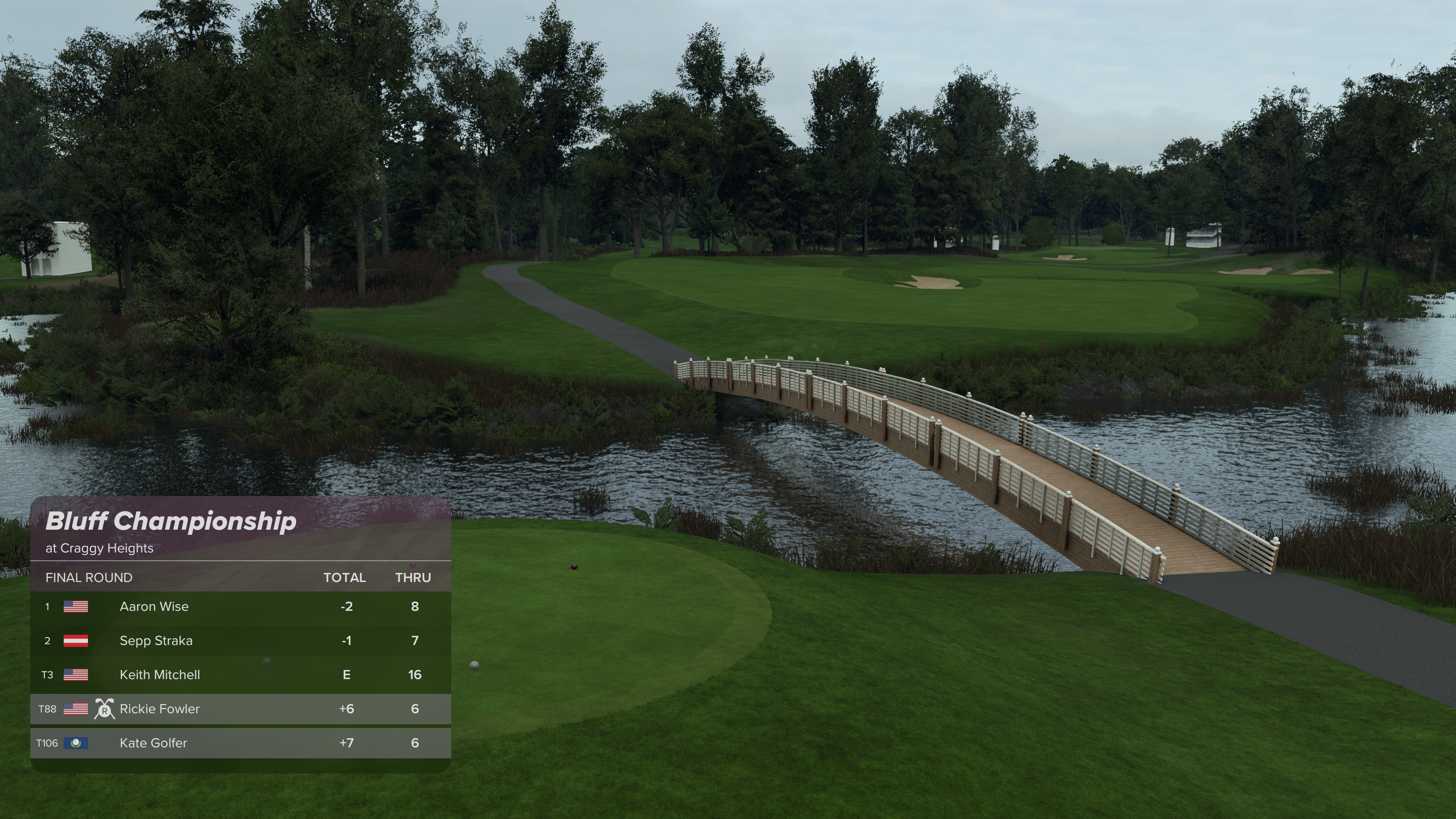Select Aaron Wise's leaderboard row
The height and width of the screenshot is (819, 1456).
coord(240,607)
